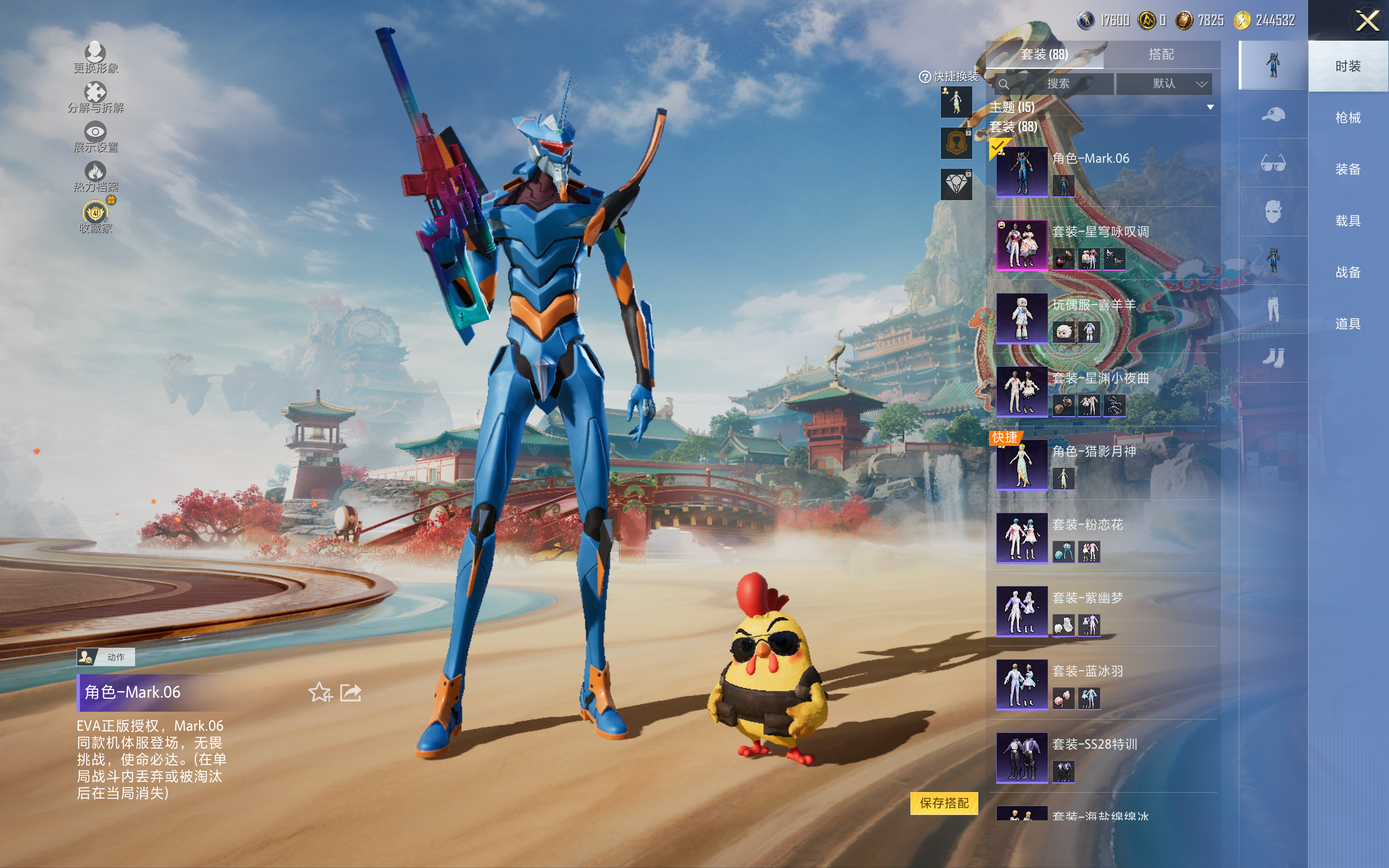The height and width of the screenshot is (868, 1389).
Task: Click the 动作 emote button
Action: [x=106, y=657]
